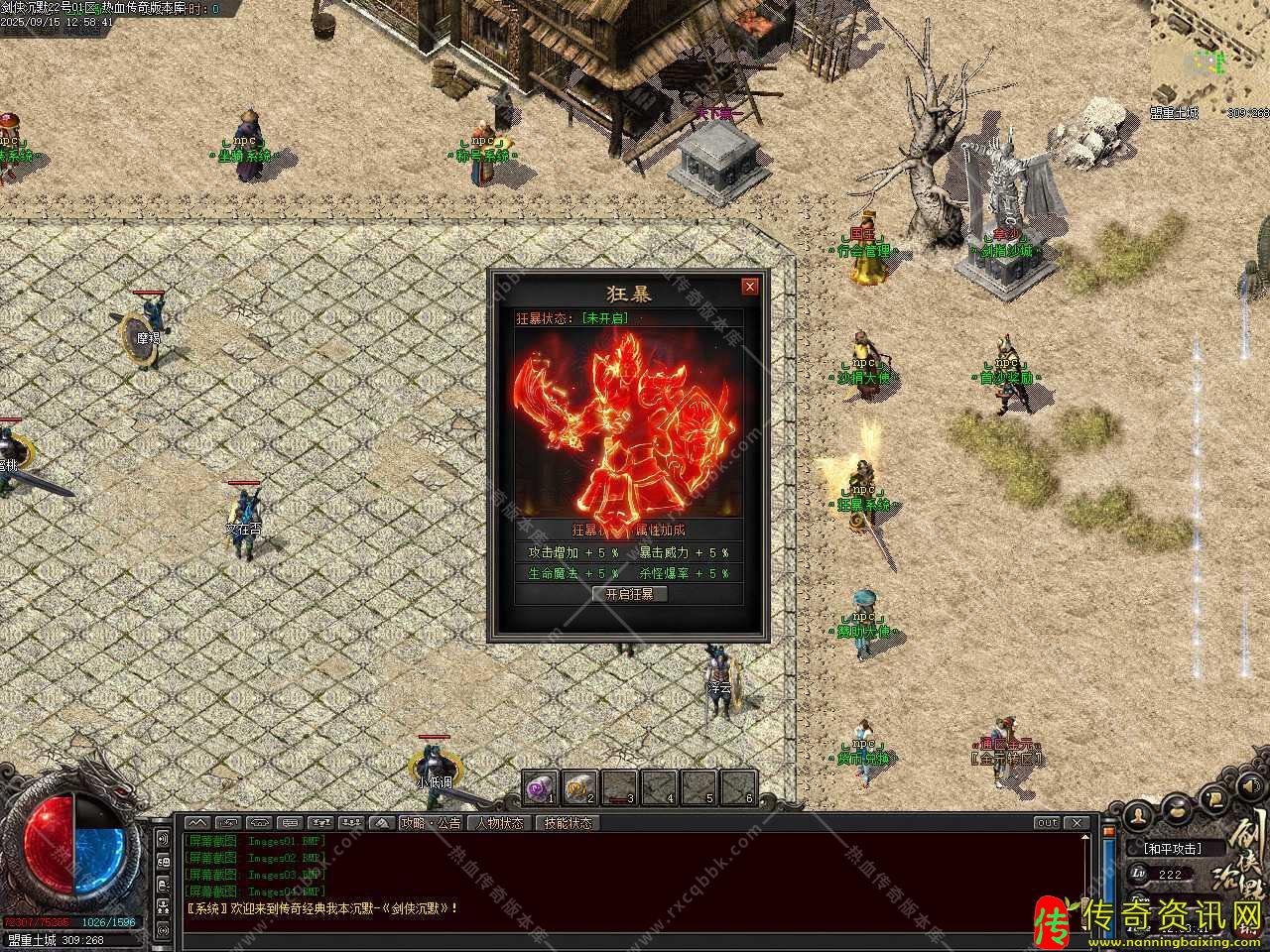Image resolution: width=1270 pixels, height=952 pixels.
Task: Open the minimap in the top-right corner
Action: (1208, 59)
